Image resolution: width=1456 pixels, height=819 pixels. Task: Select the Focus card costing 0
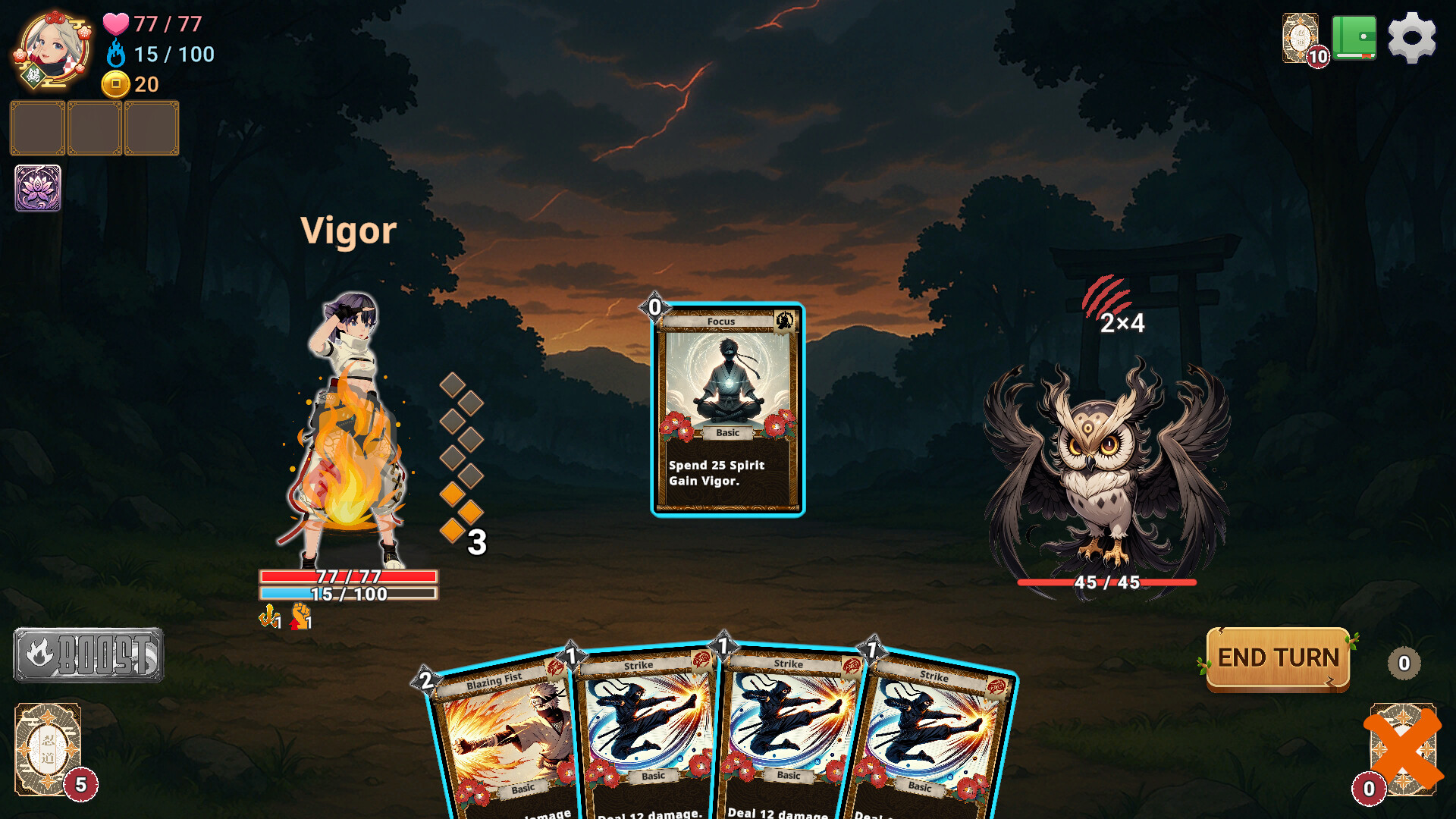pyautogui.click(x=726, y=409)
